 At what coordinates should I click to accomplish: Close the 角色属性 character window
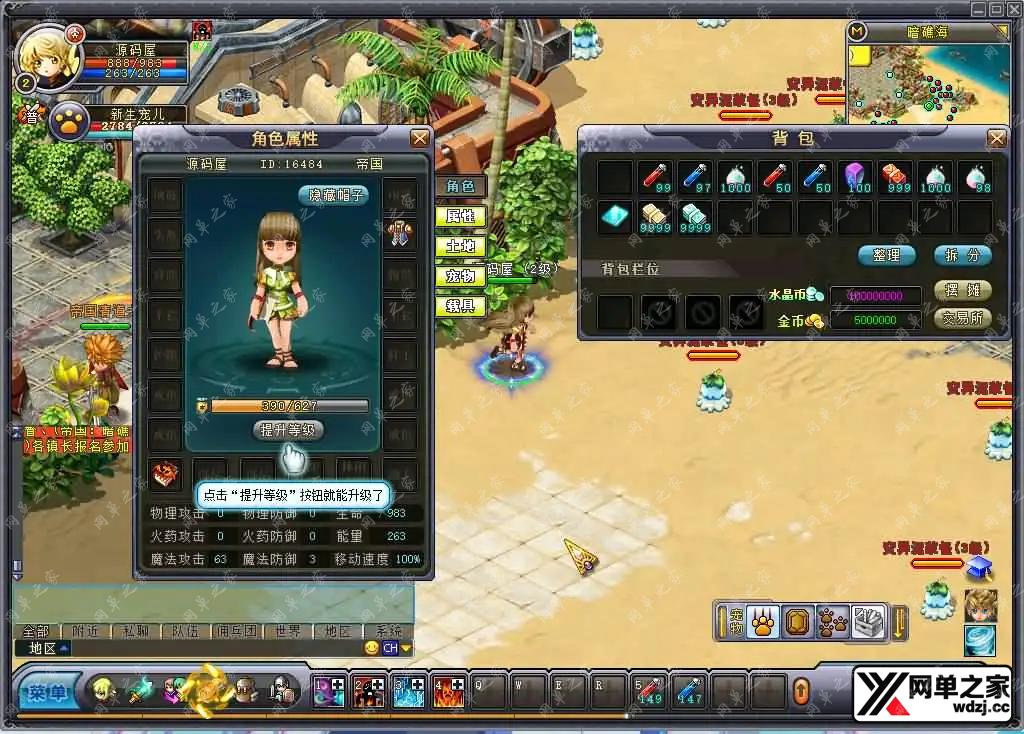pyautogui.click(x=420, y=138)
